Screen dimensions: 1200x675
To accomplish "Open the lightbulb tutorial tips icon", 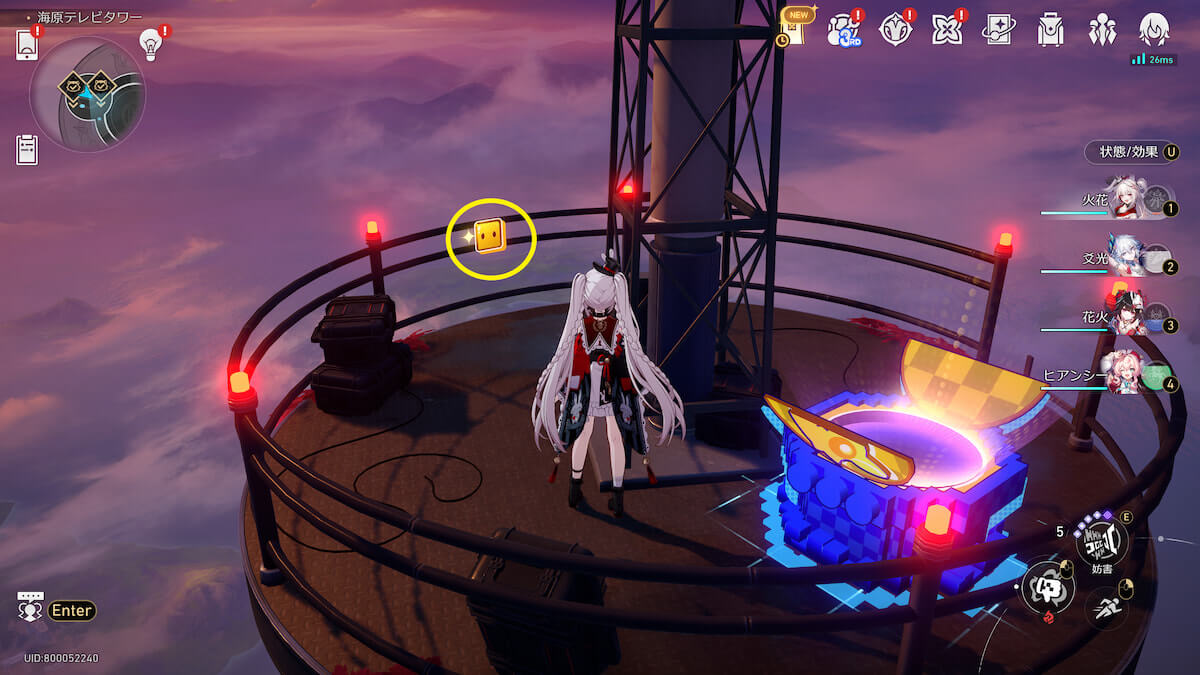I will [x=151, y=44].
